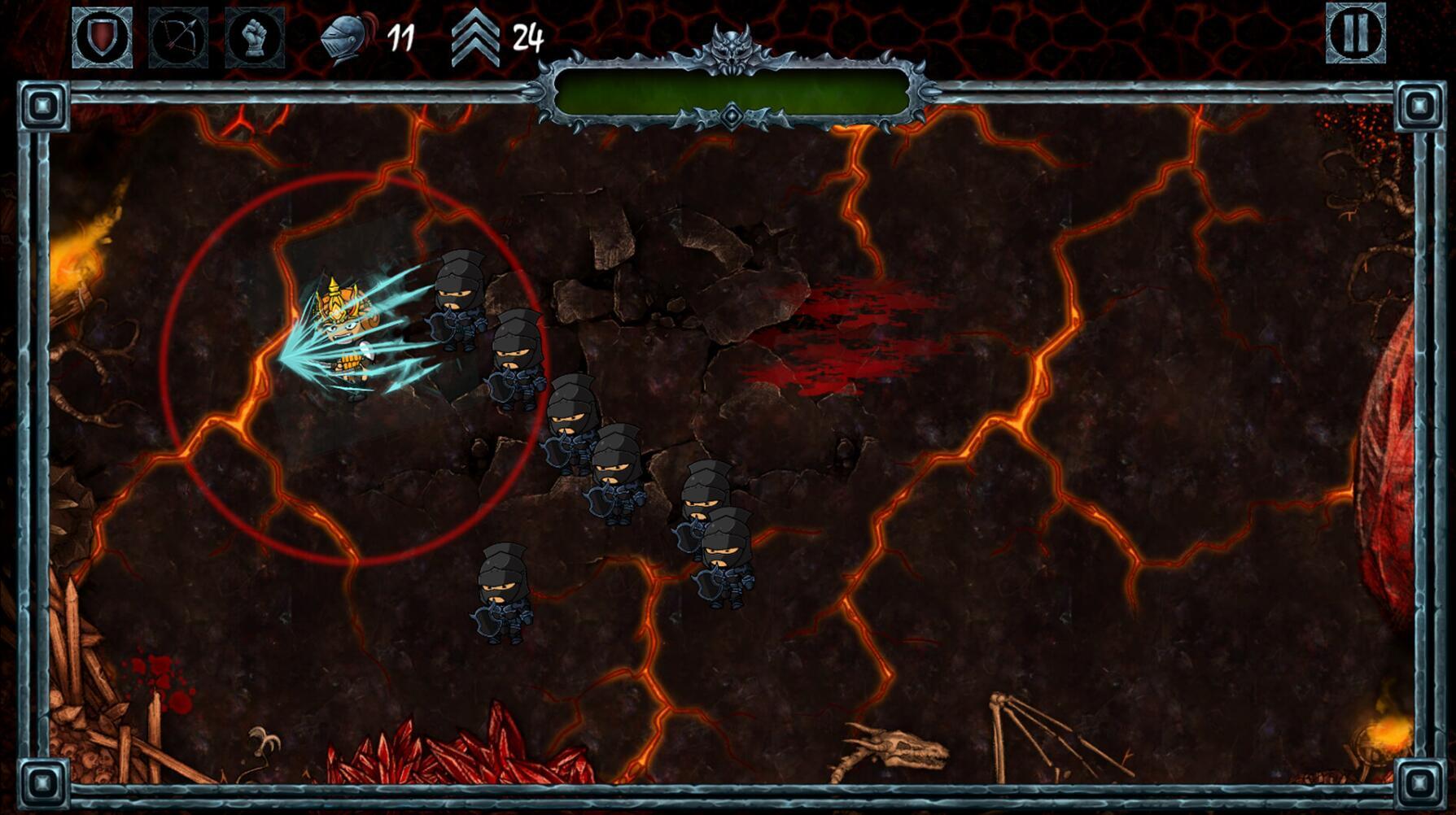The width and height of the screenshot is (1456, 815).
Task: Click the golden hero character
Action: point(346,333)
